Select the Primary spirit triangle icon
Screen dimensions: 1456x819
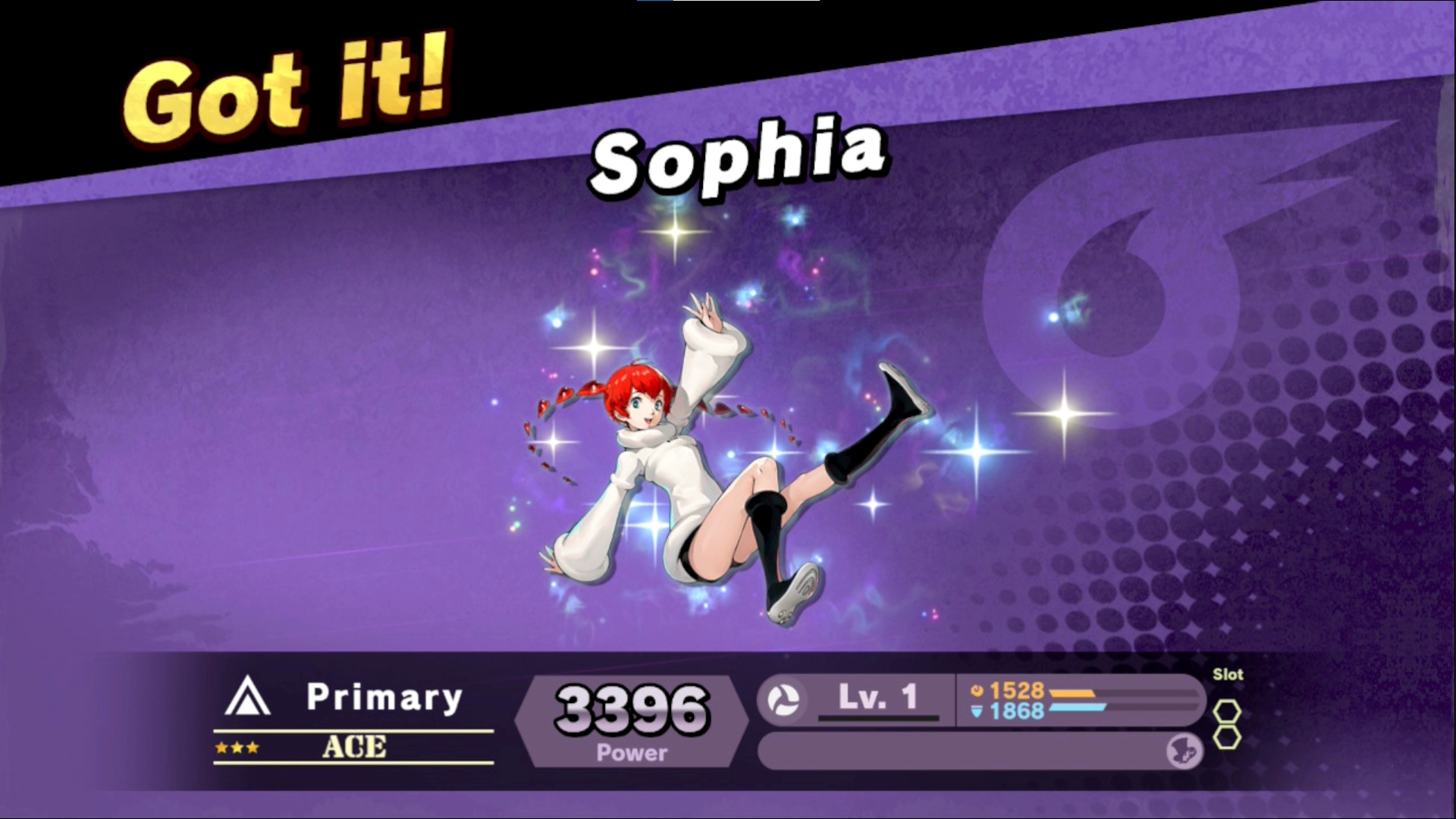pyautogui.click(x=247, y=697)
